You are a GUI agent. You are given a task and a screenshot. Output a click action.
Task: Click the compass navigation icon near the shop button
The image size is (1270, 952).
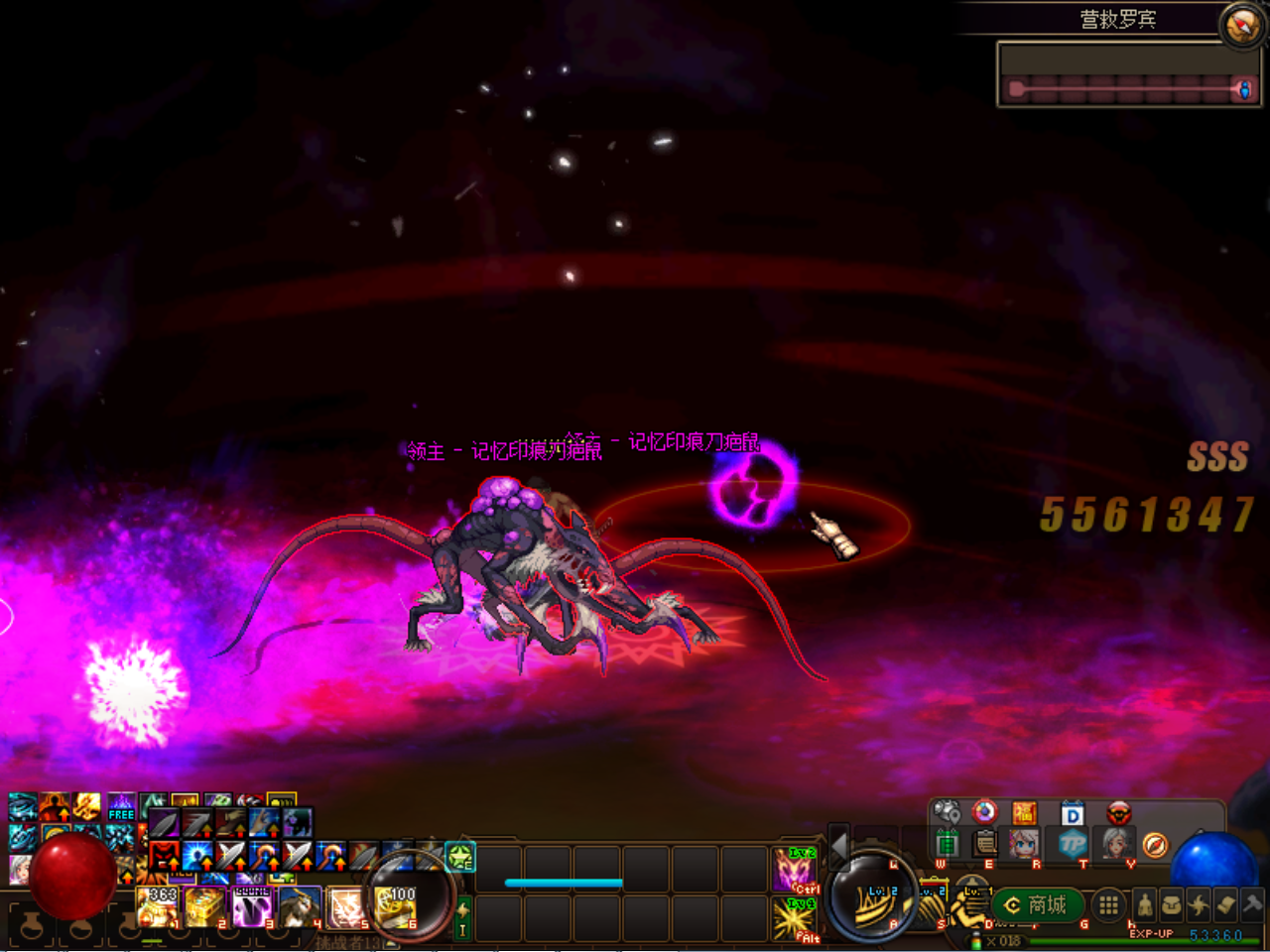coord(1154,845)
